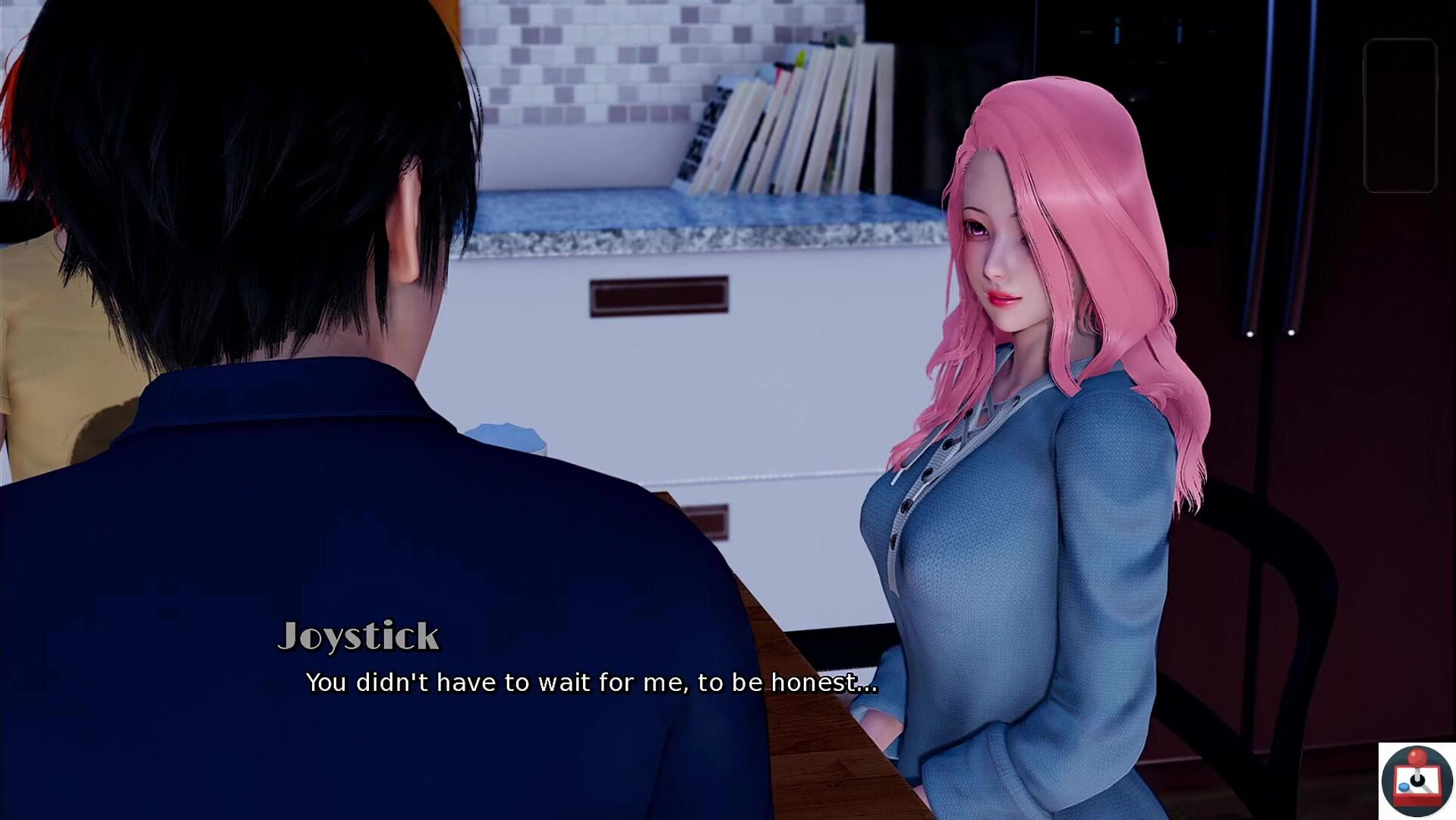
Task: Click the joystick channel logo
Action: (1417, 781)
